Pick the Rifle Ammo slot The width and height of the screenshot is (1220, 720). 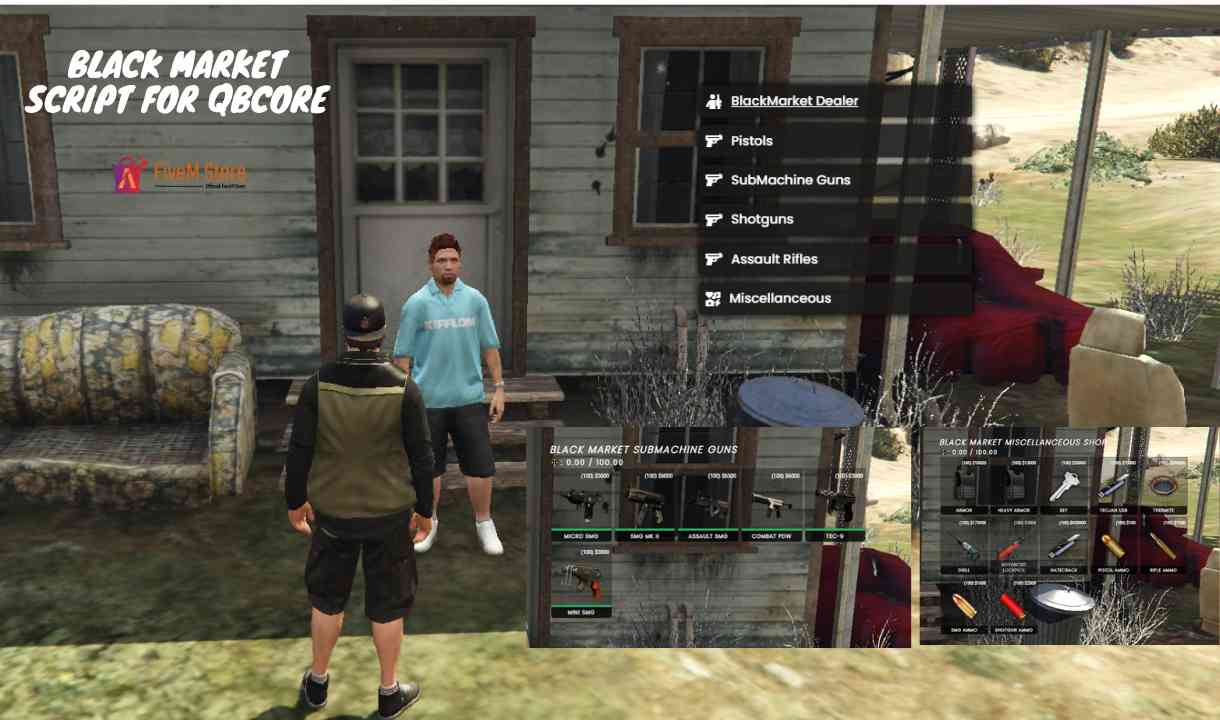click(1163, 547)
